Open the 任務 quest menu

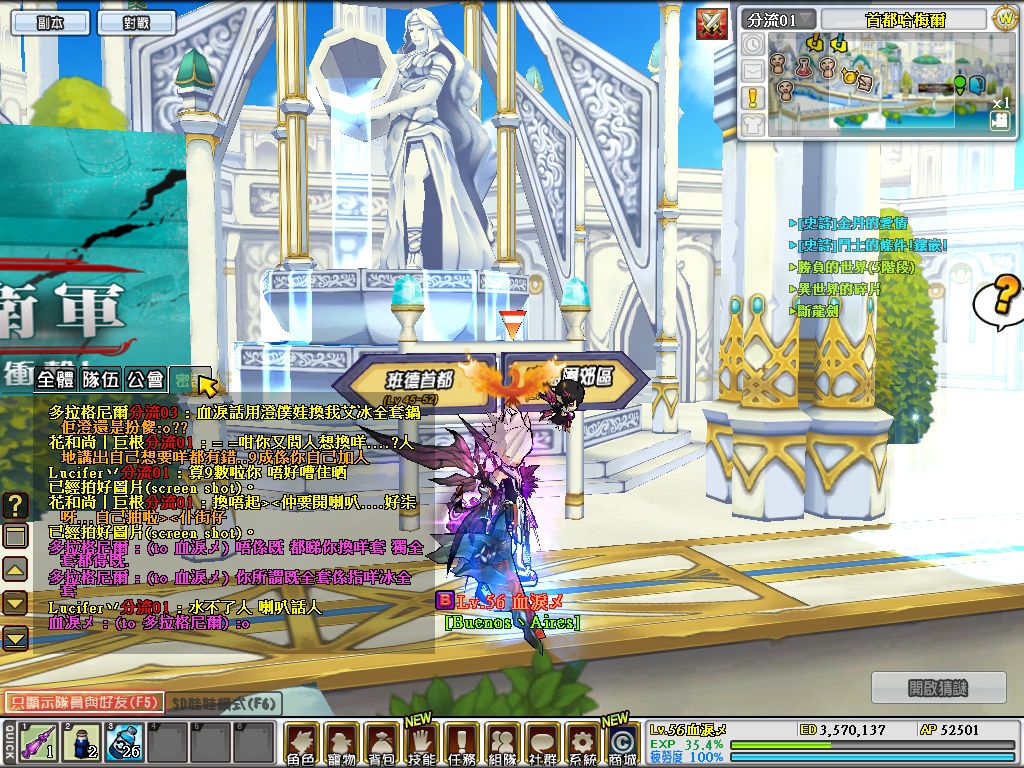[x=461, y=744]
